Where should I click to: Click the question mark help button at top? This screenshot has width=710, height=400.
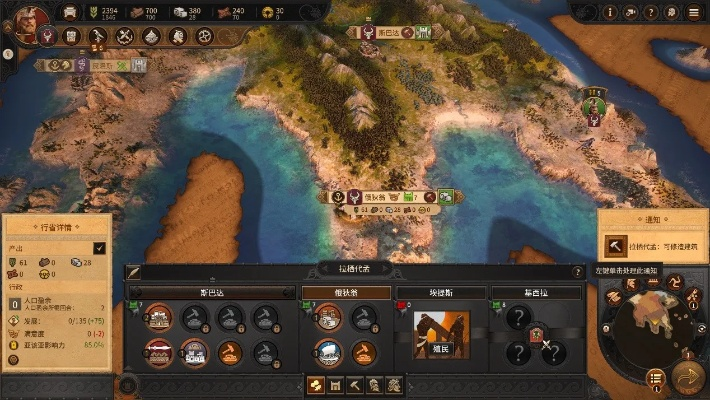[651, 12]
